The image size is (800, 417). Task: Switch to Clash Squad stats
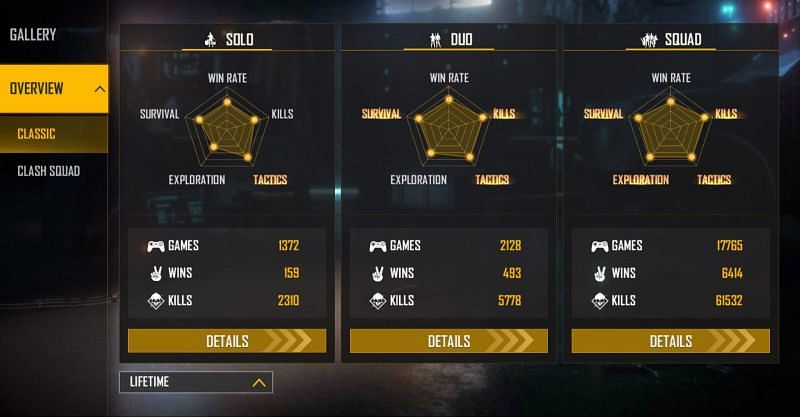click(49, 171)
